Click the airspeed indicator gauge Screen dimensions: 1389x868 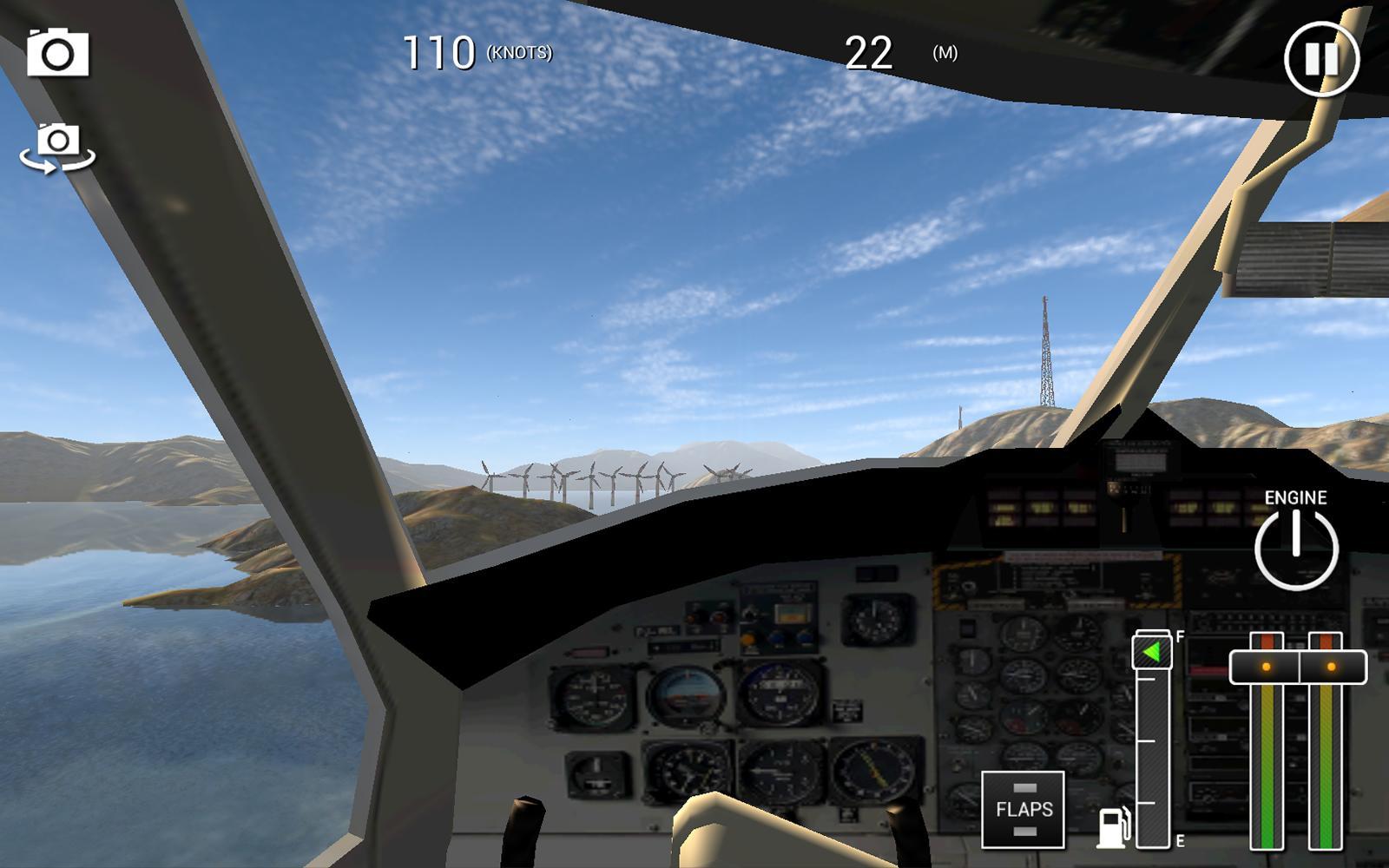[596, 694]
